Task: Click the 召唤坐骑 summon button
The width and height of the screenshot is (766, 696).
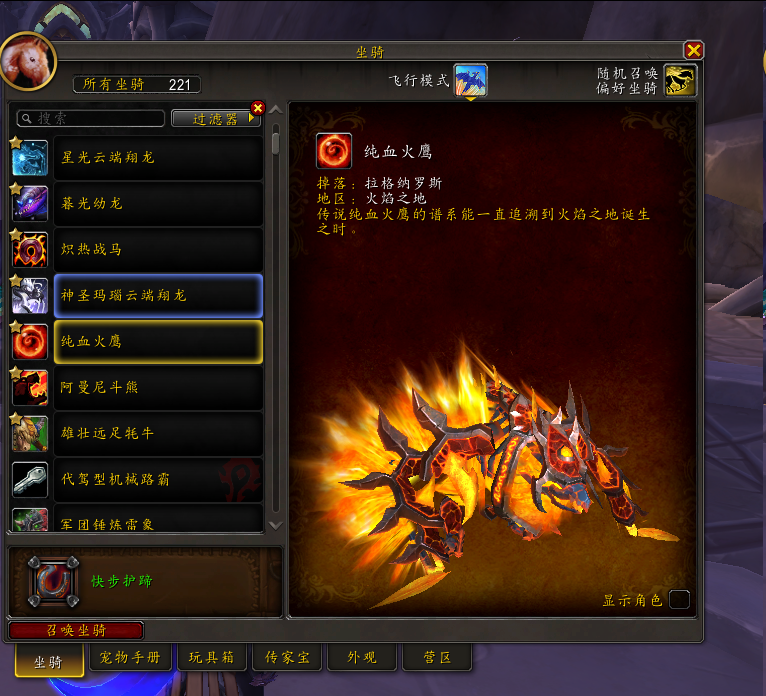Action: coord(76,630)
